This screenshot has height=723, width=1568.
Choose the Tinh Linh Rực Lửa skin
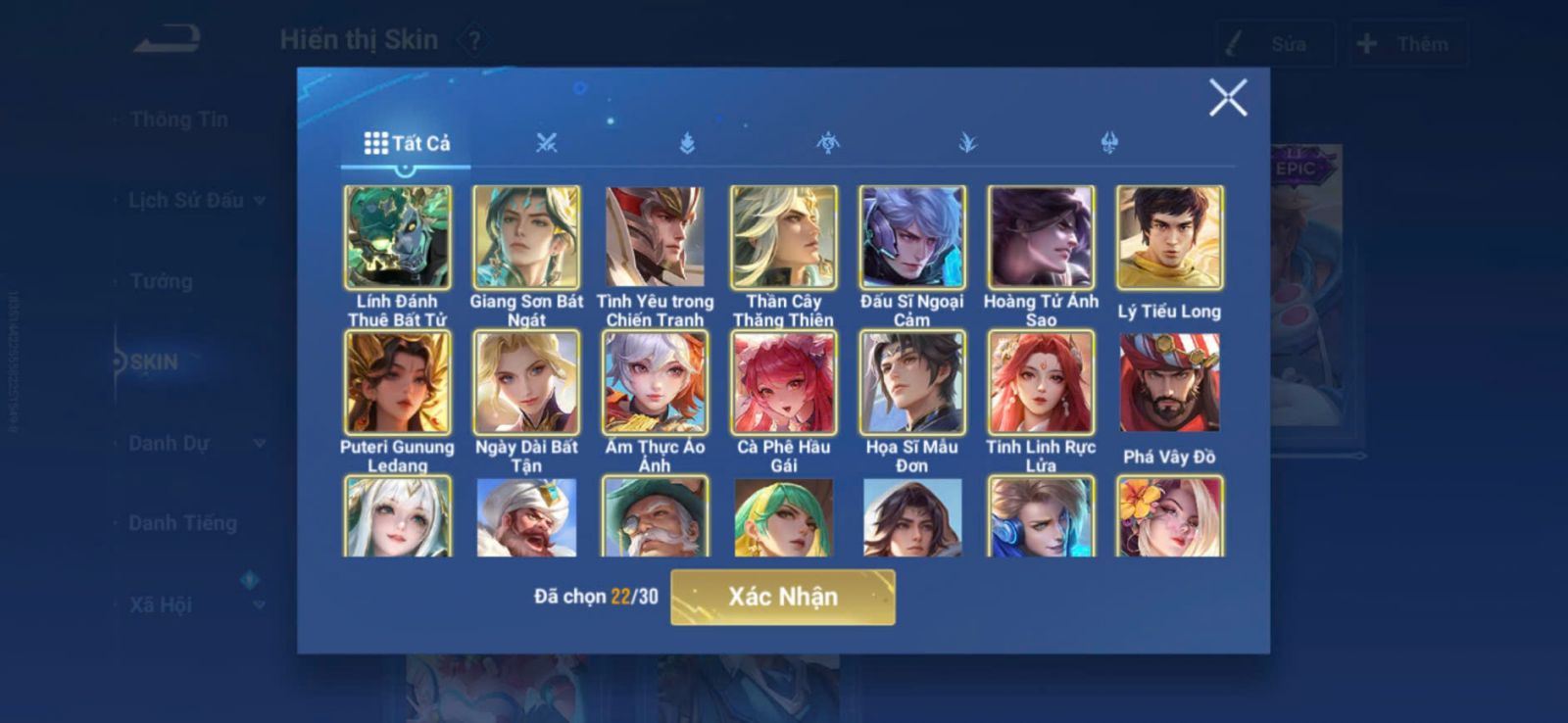coord(1041,382)
